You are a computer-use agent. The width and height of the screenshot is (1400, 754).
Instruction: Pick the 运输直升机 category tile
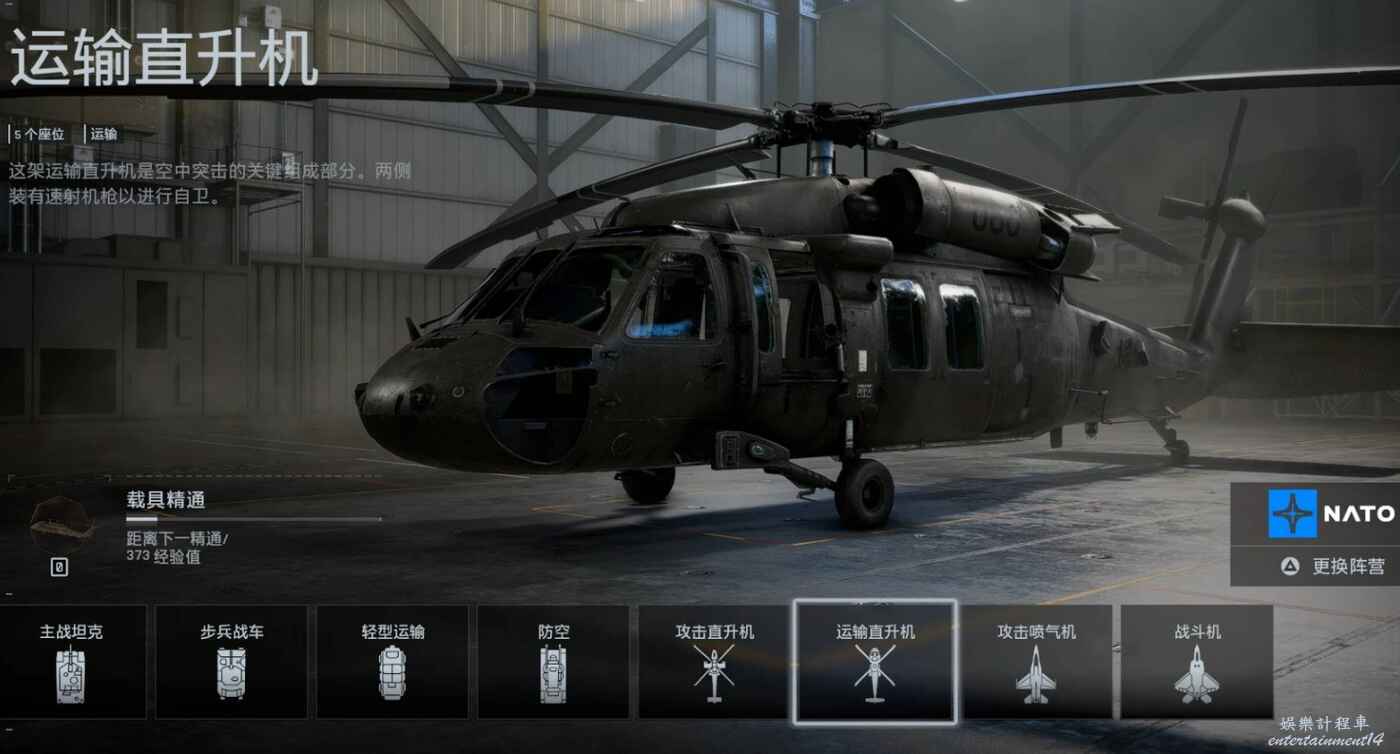click(875, 661)
